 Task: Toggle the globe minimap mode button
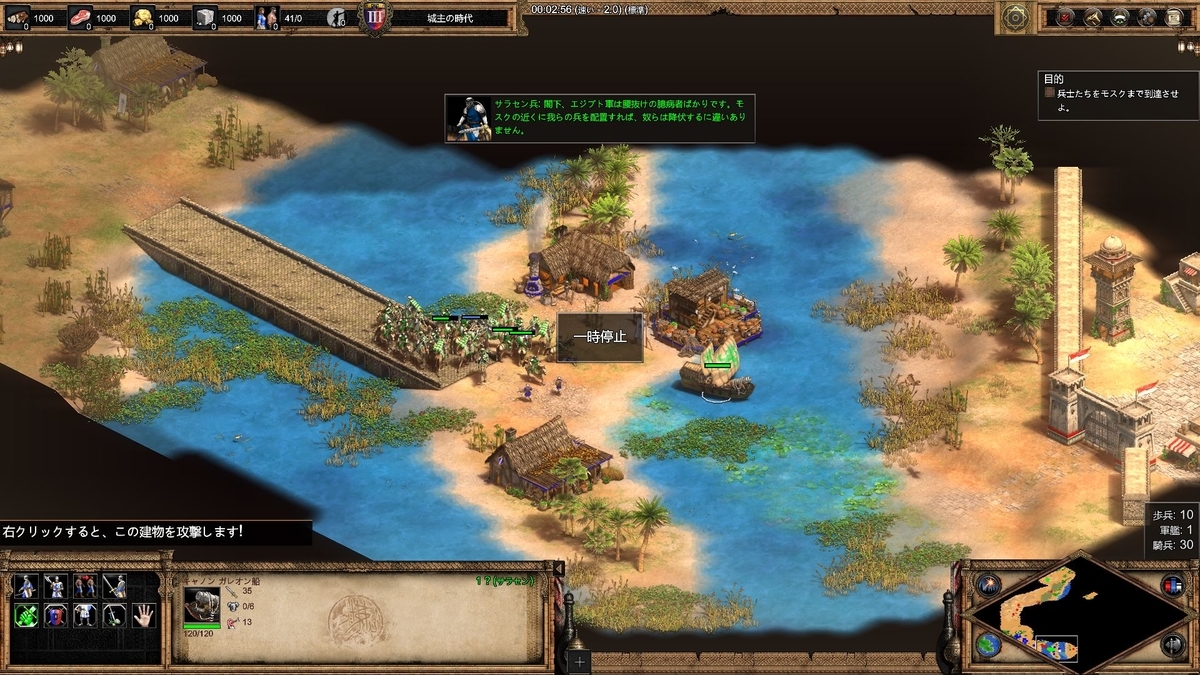[x=989, y=645]
